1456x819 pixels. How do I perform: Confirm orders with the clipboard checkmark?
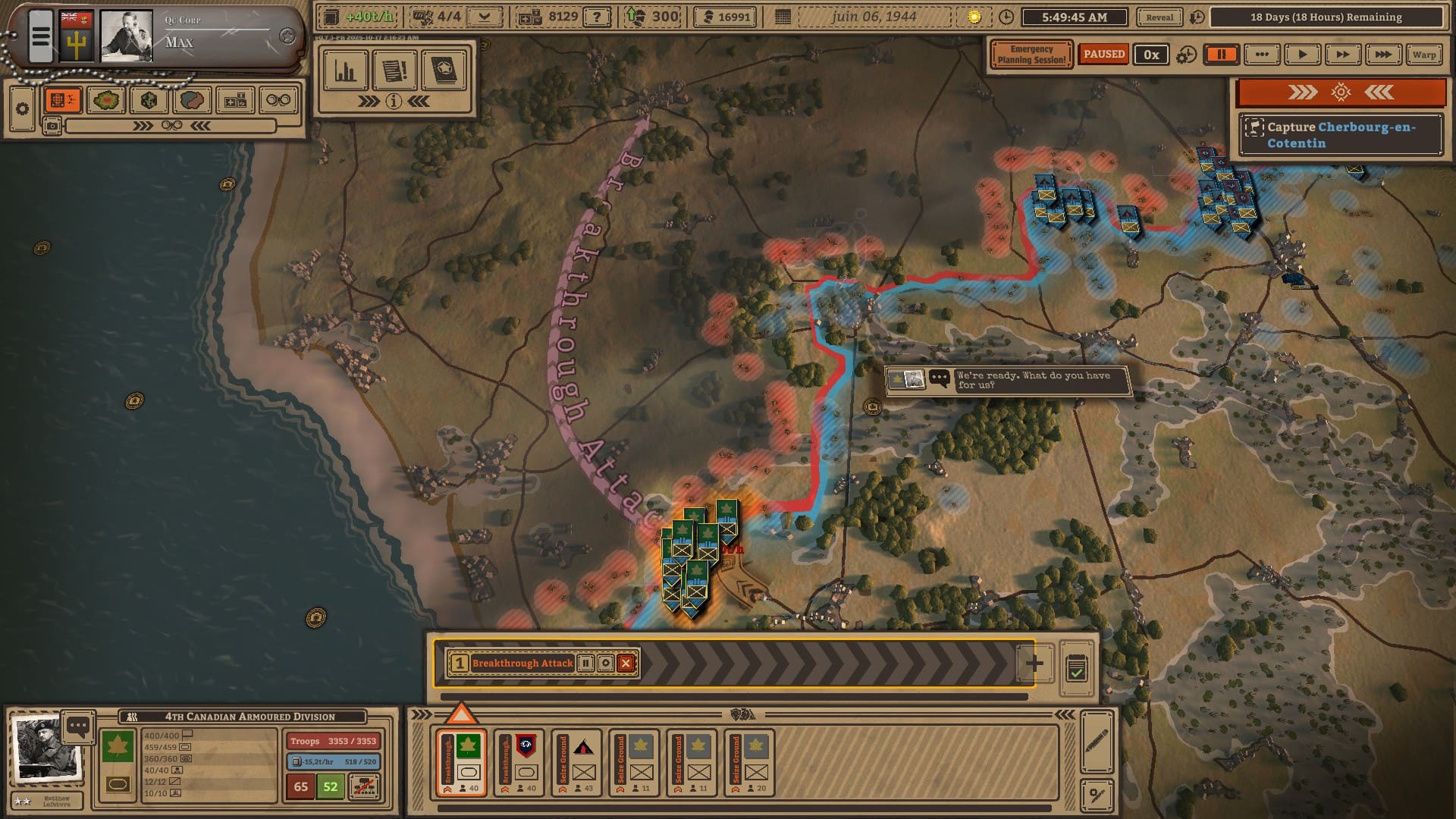pos(1076,668)
